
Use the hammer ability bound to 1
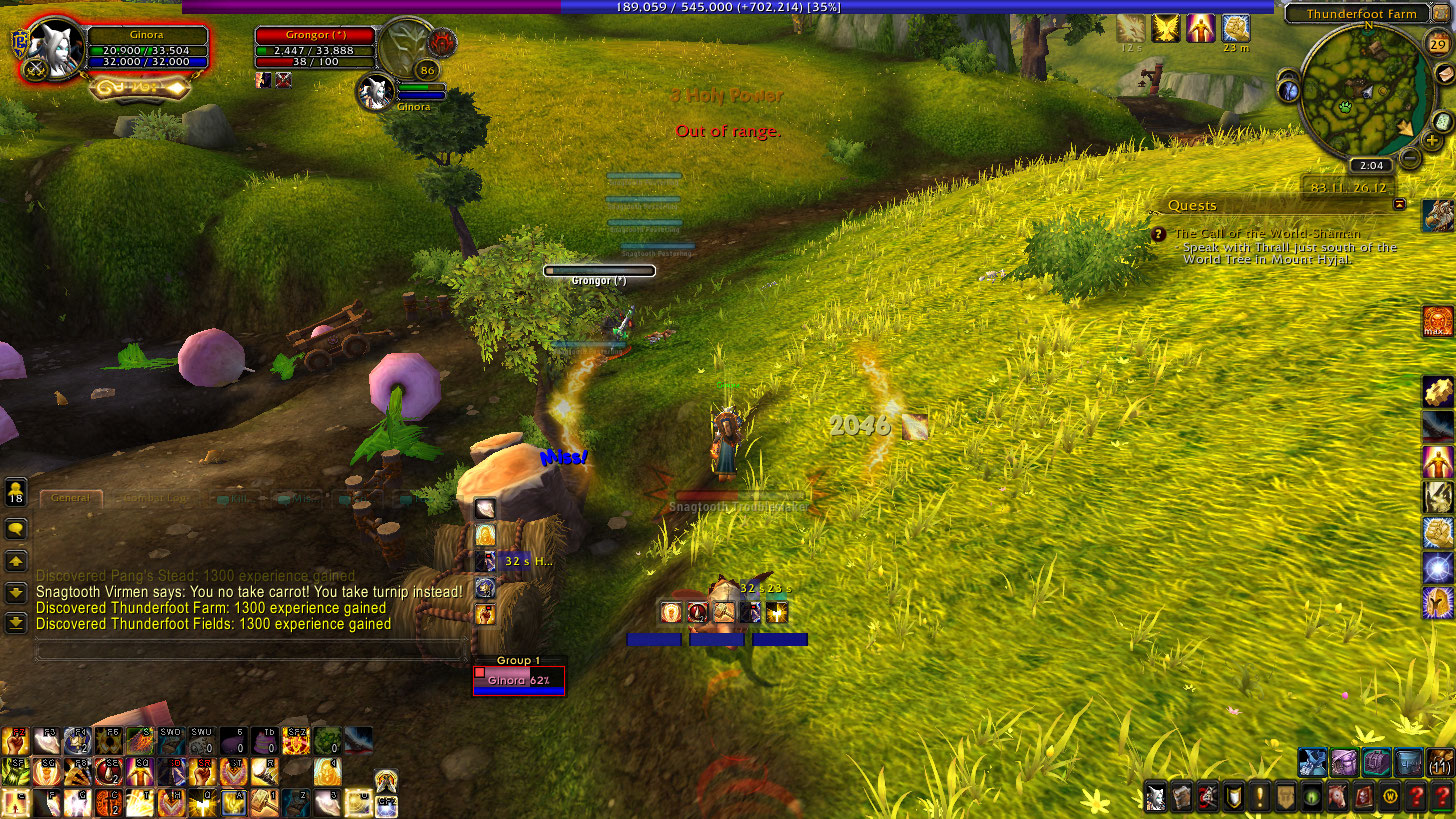coord(265,801)
